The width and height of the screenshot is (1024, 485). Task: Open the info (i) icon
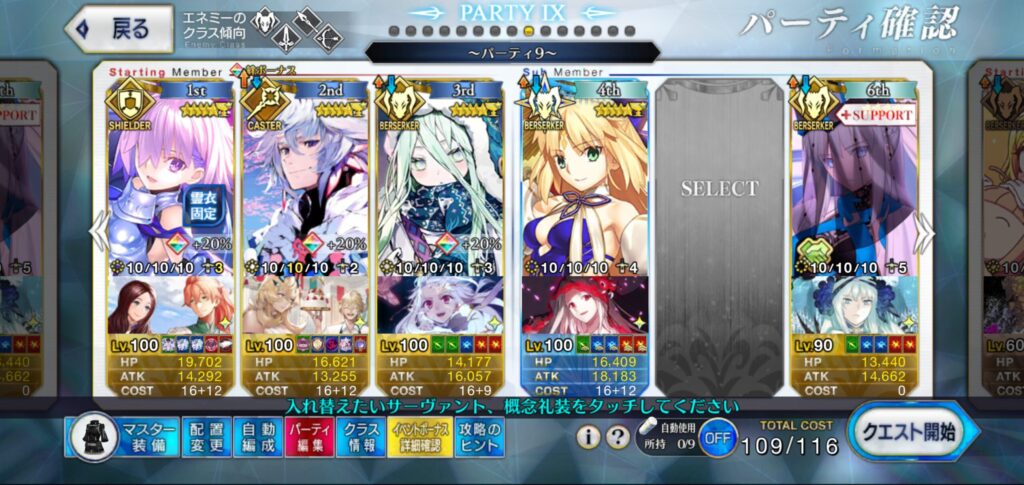point(590,437)
